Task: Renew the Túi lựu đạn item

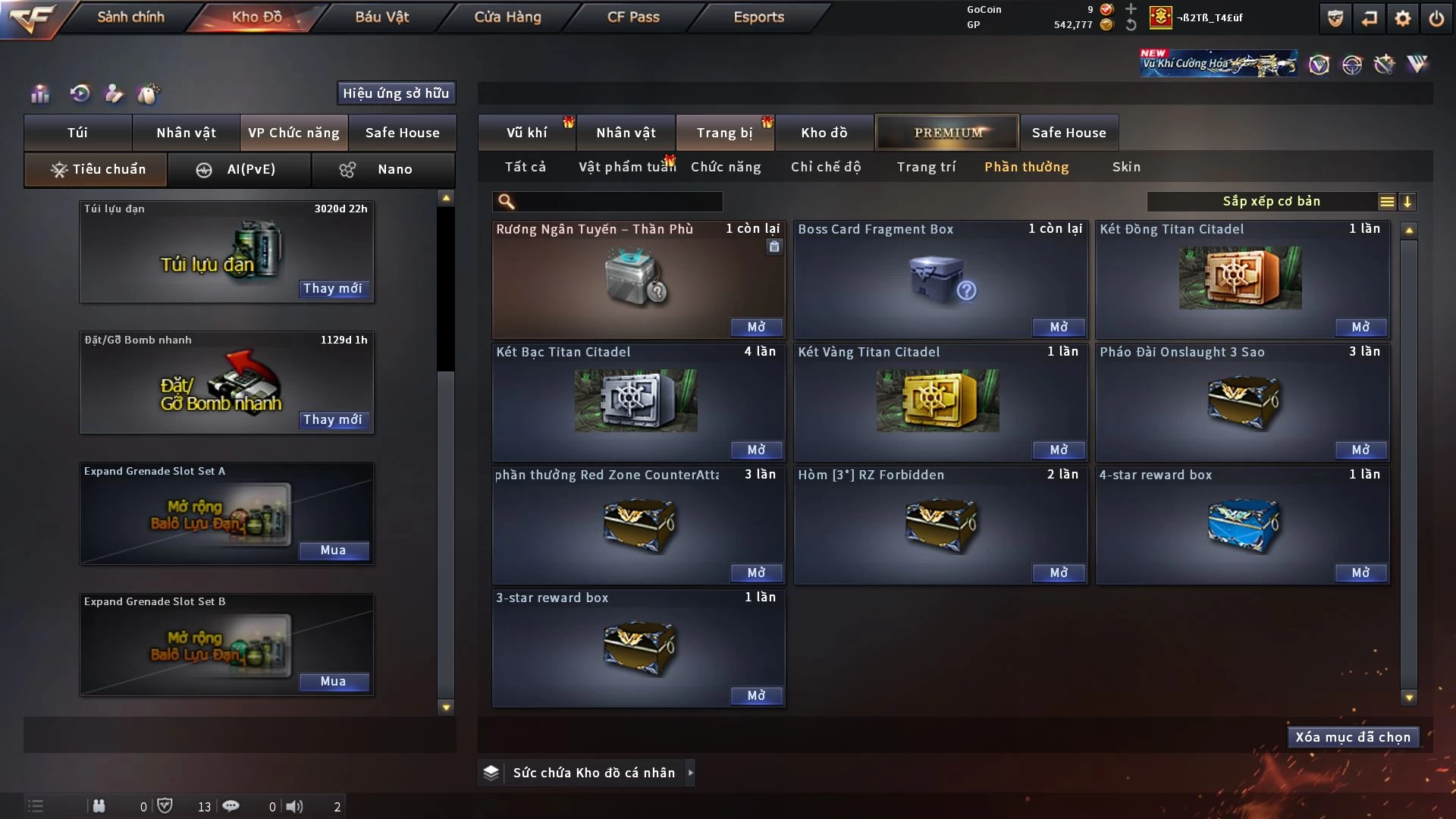Action: [x=333, y=288]
